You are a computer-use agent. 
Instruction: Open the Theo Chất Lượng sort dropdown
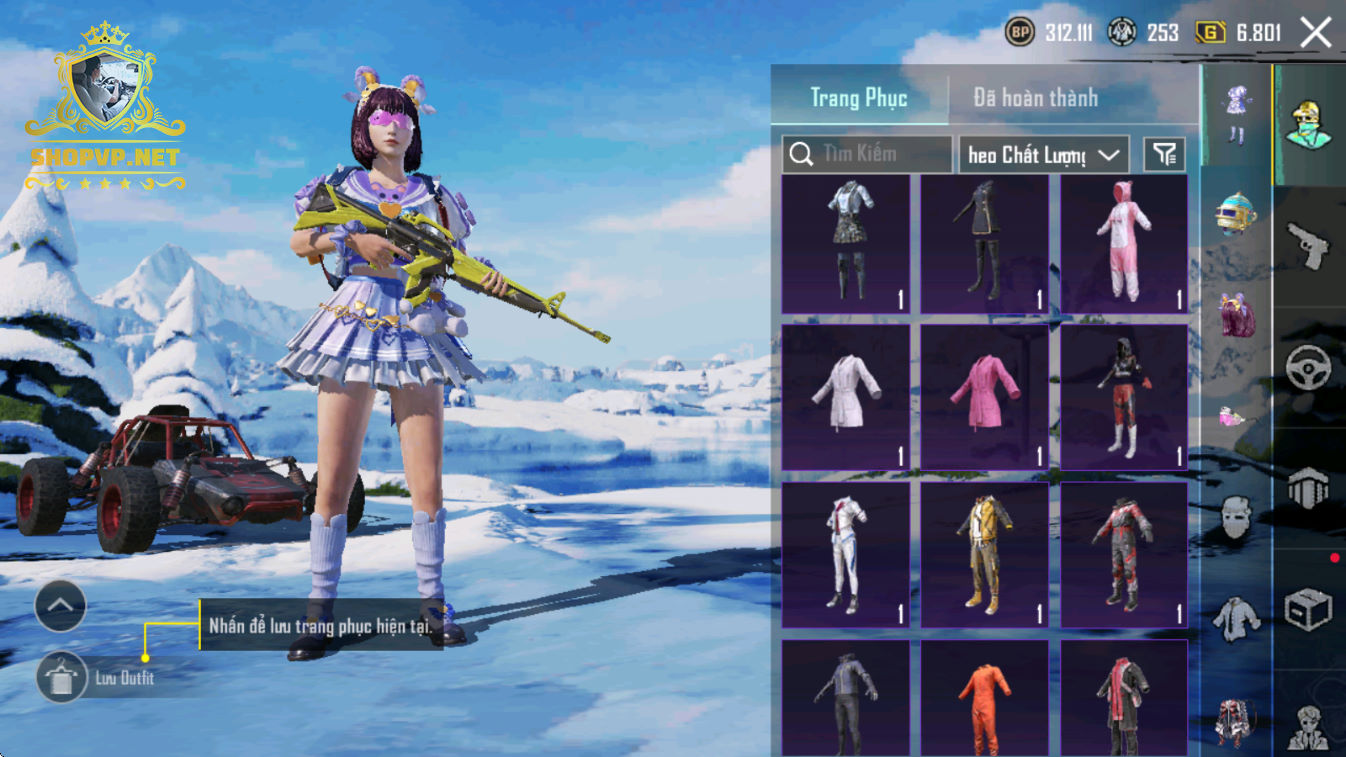[x=1043, y=155]
